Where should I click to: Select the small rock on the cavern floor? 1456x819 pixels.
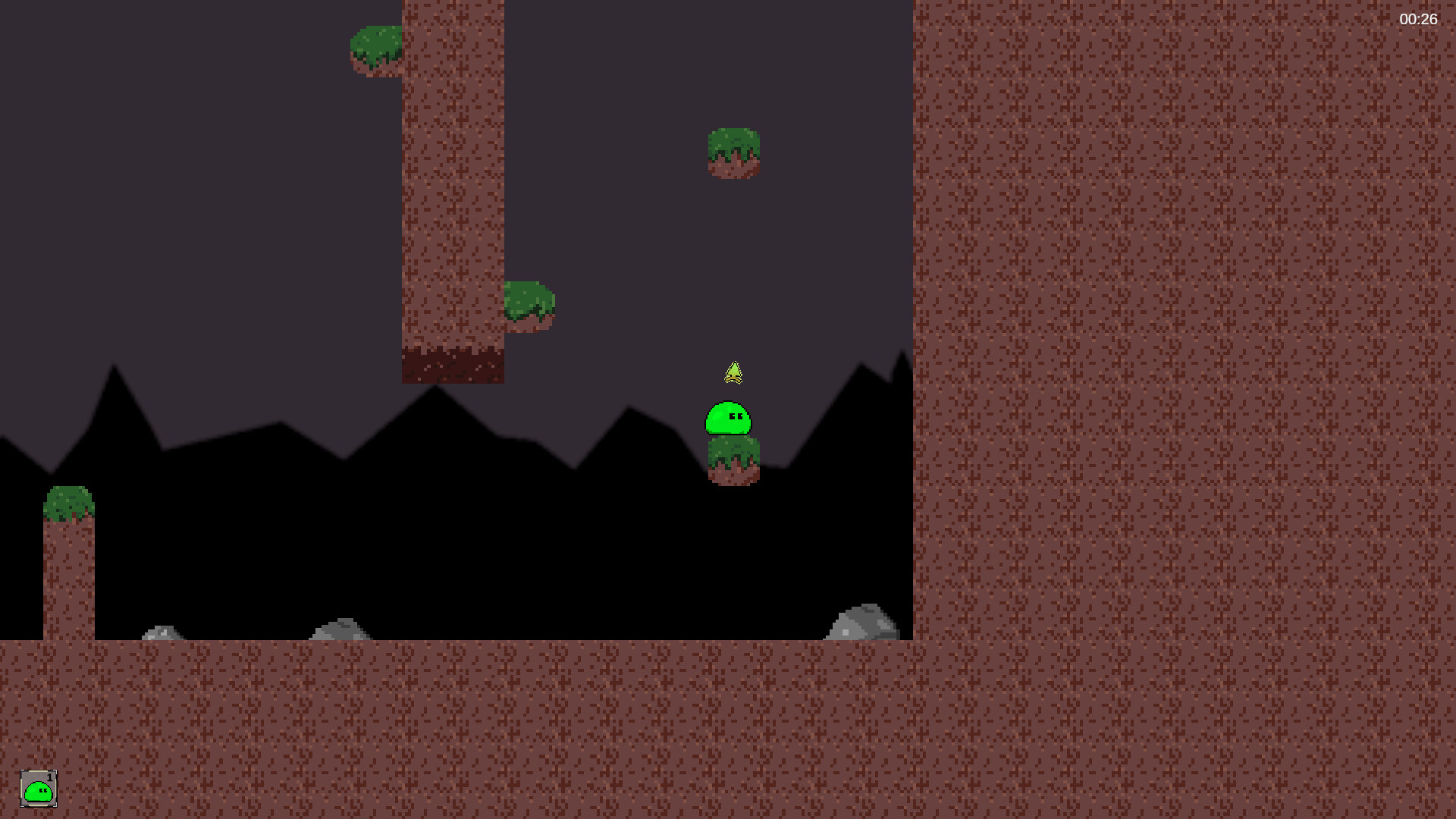pyautogui.click(x=339, y=630)
